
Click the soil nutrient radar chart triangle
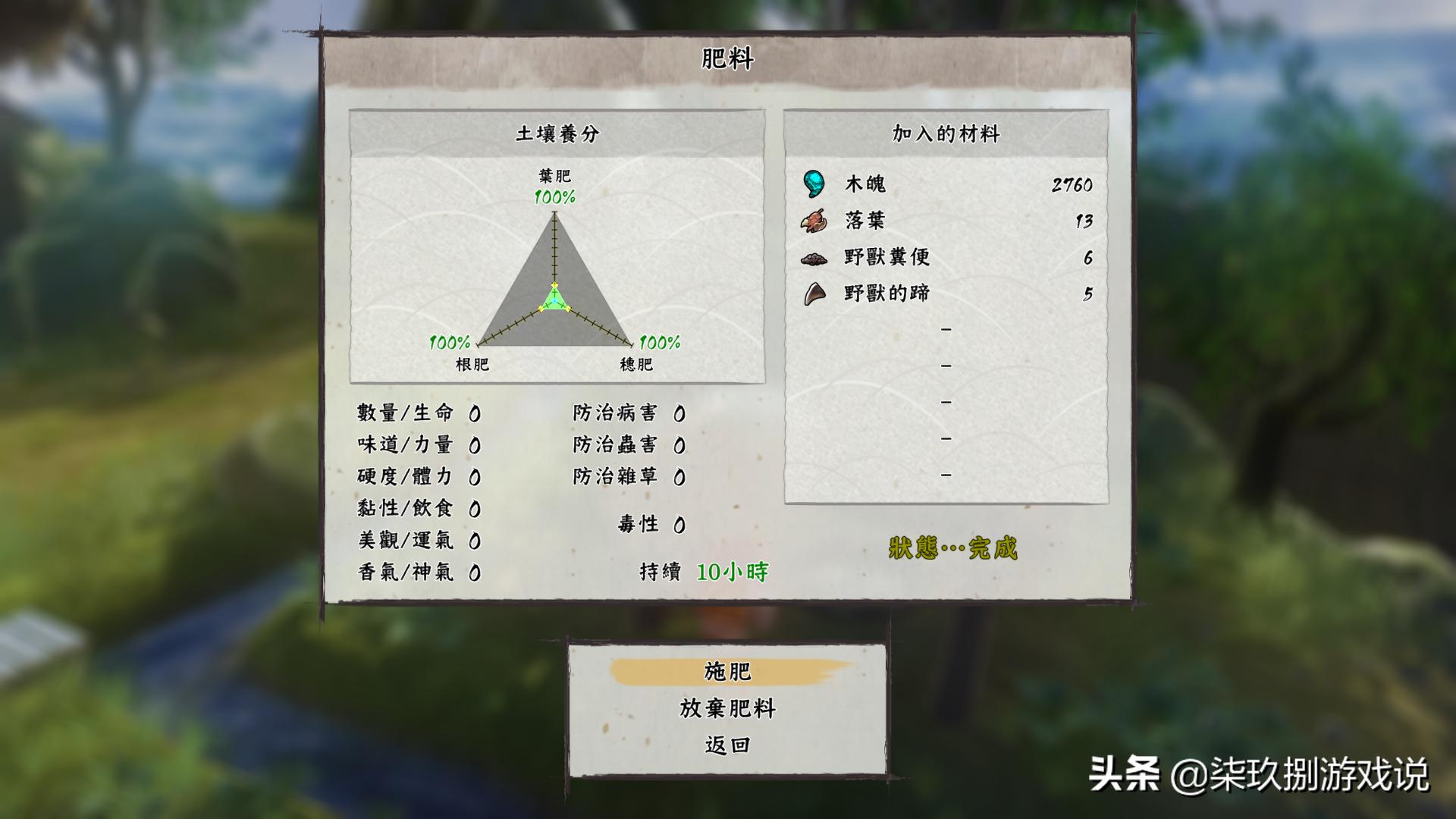click(x=556, y=281)
